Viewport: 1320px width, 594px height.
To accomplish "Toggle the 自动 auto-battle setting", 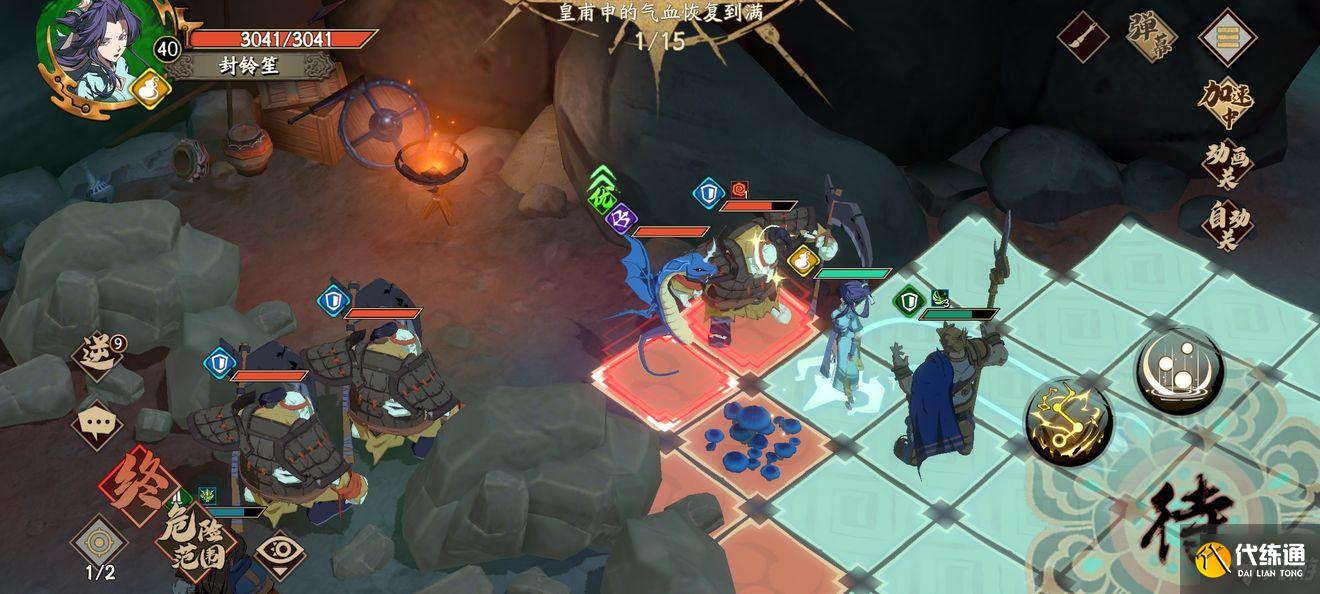I will 1227,223.
